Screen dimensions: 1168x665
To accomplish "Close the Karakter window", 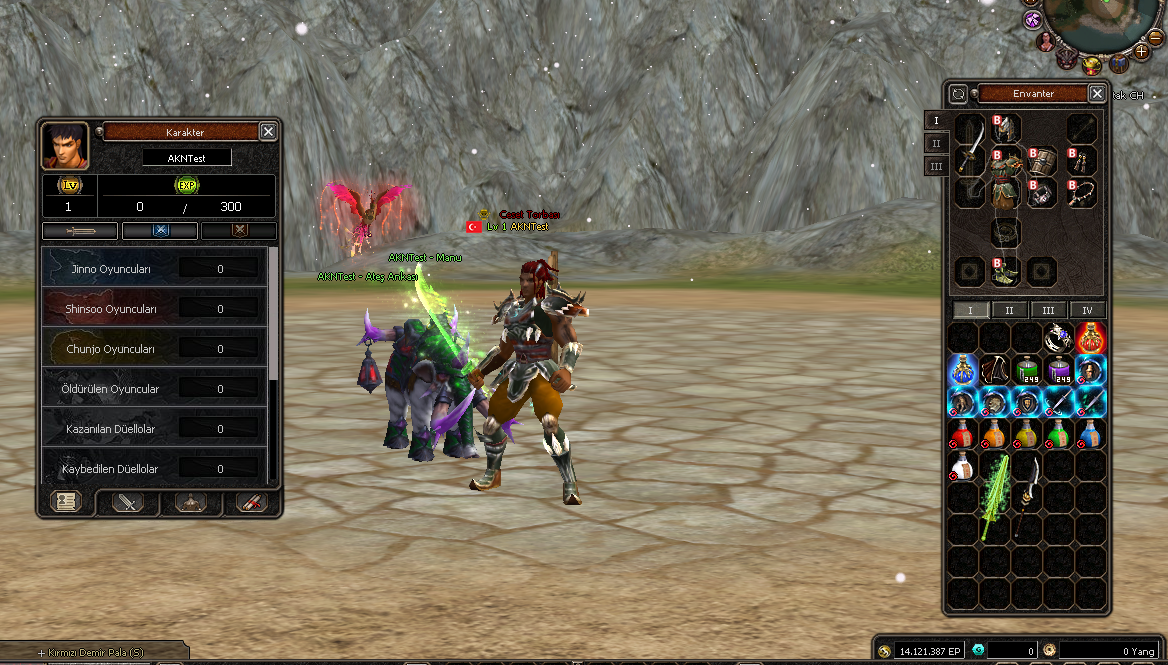I will tap(268, 131).
